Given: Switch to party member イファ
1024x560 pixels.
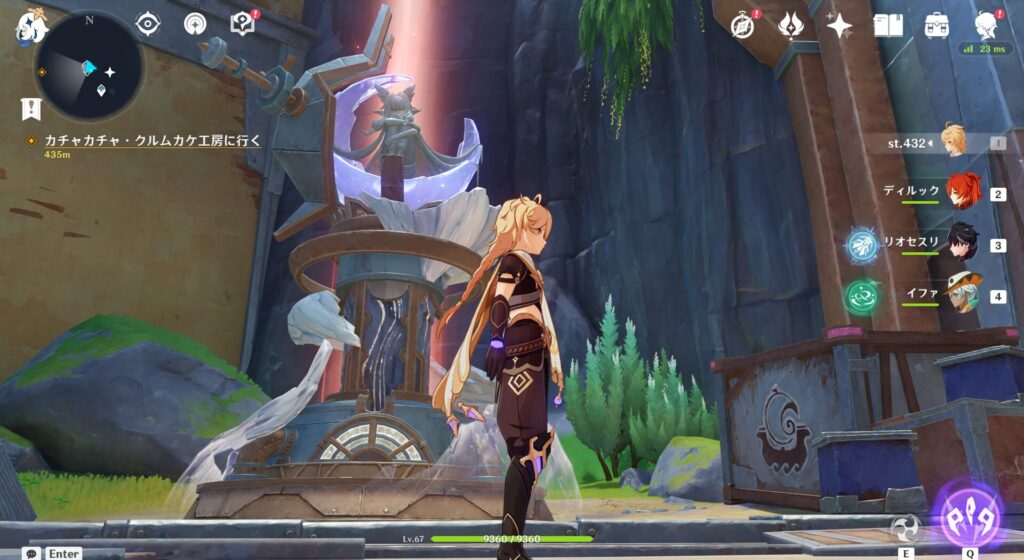Looking at the screenshot, I should point(962,294).
